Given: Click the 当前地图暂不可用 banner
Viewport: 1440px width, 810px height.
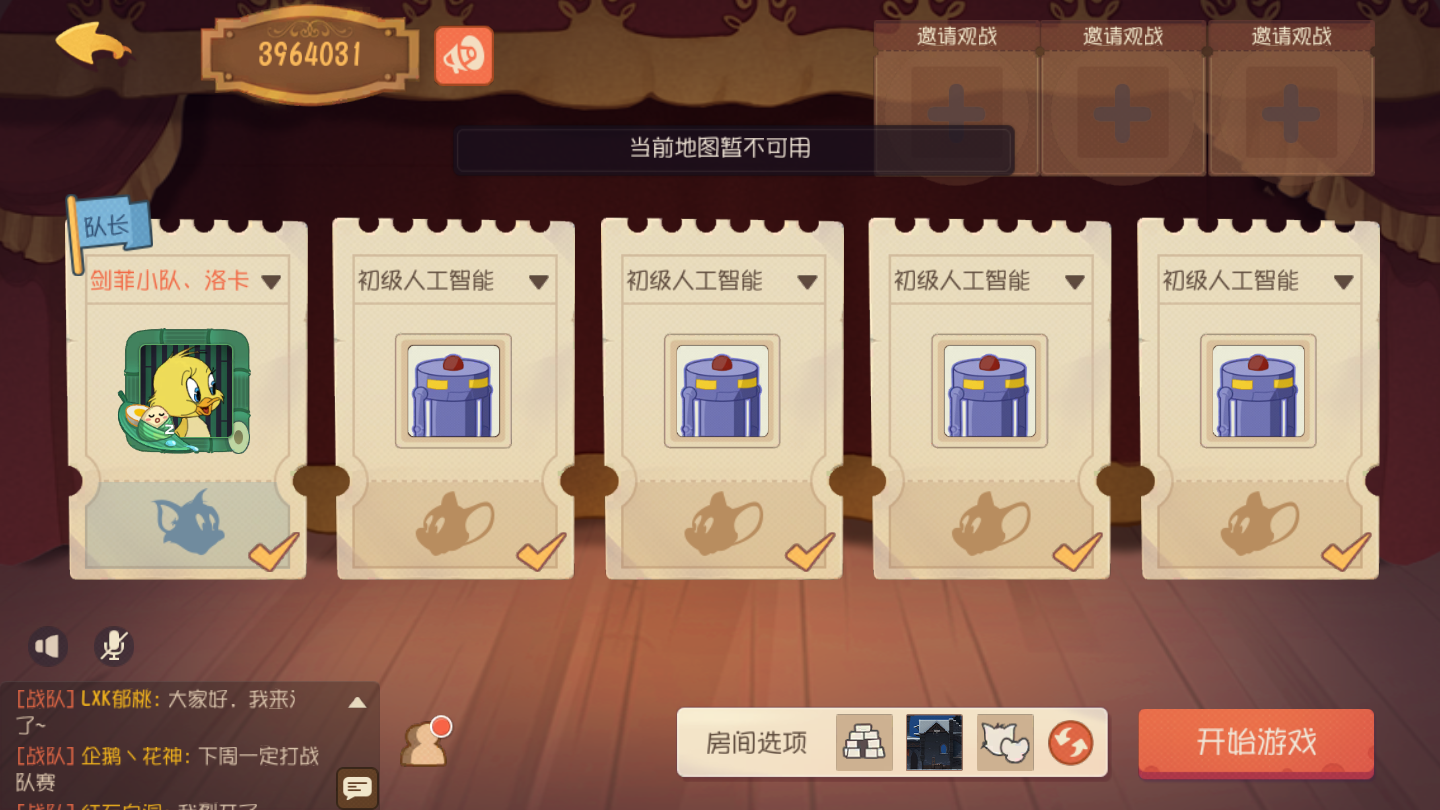Looking at the screenshot, I should coord(735,149).
